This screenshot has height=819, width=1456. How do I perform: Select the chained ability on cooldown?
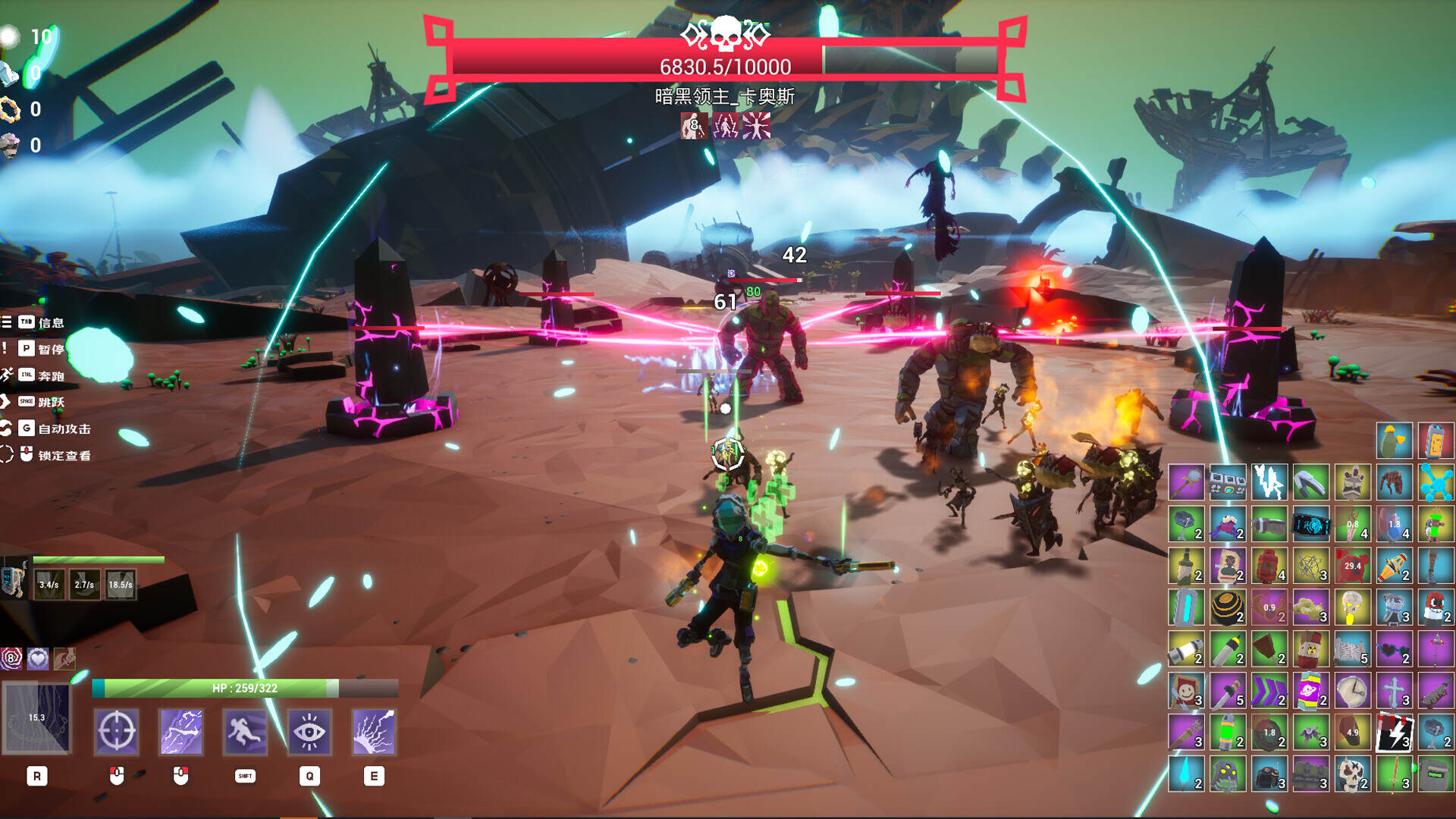[x=36, y=717]
